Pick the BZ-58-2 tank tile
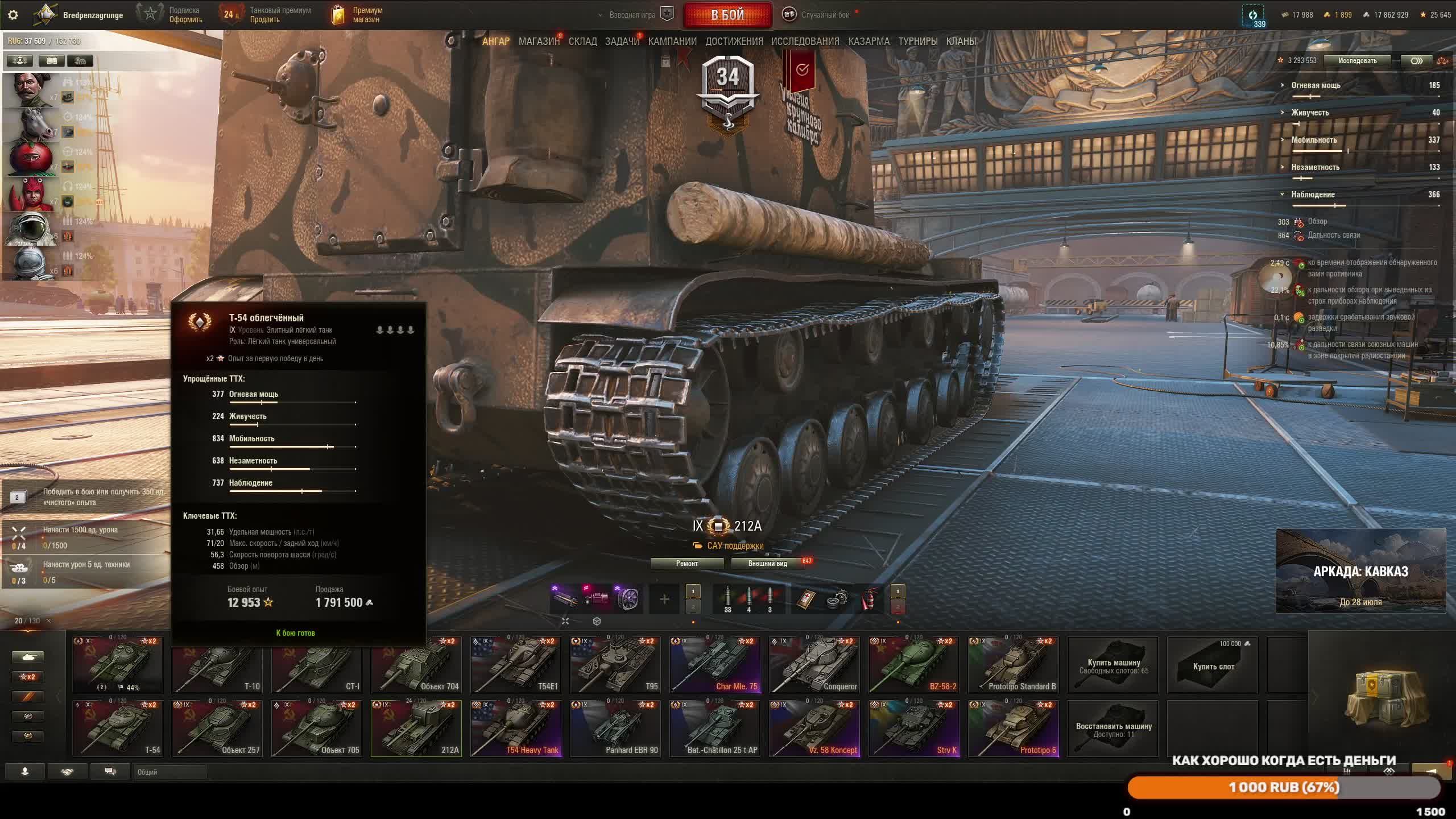The image size is (1456, 819). tap(913, 664)
